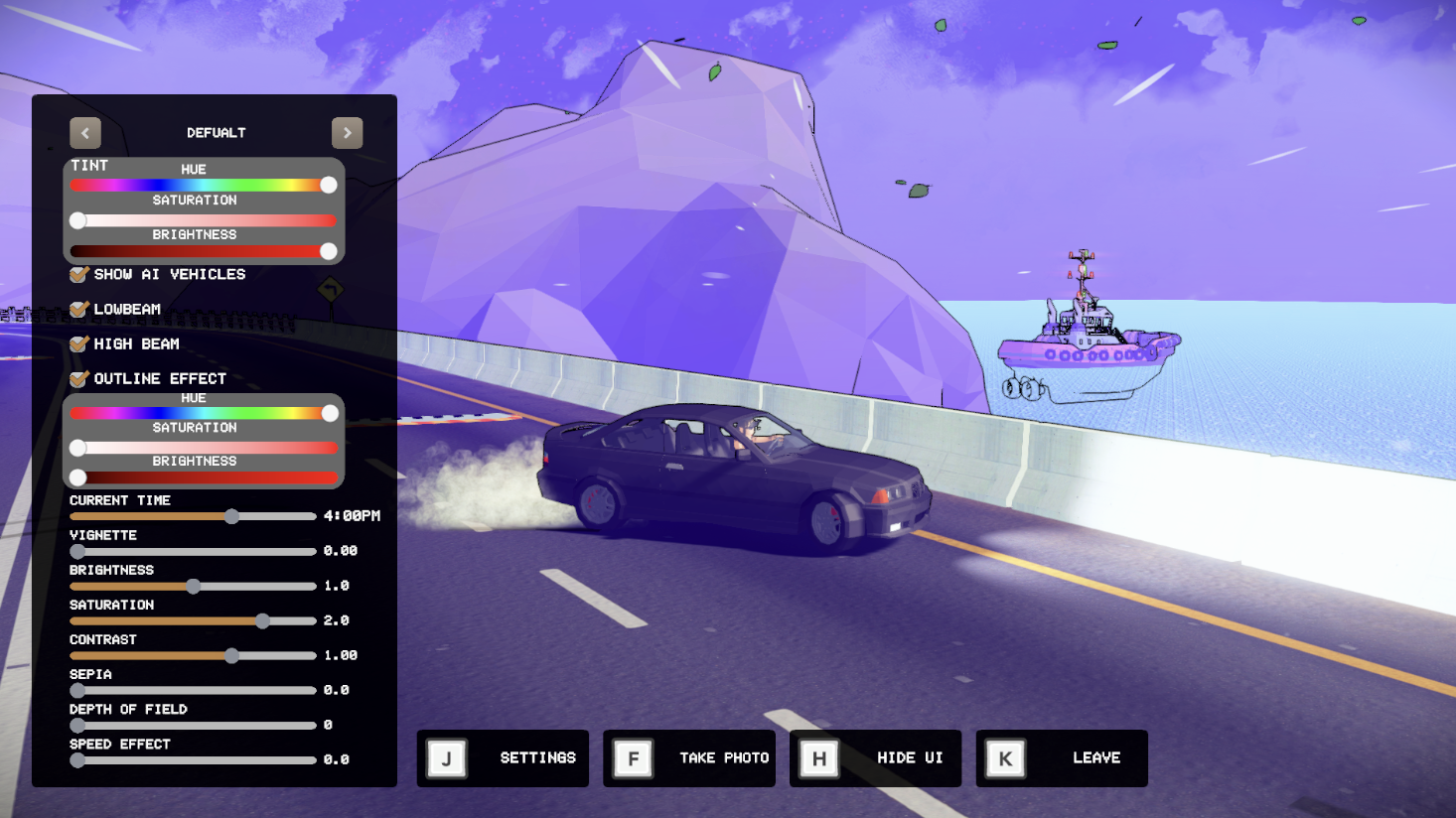Turn off the OUTLINE EFFECT checkbox

[77, 378]
